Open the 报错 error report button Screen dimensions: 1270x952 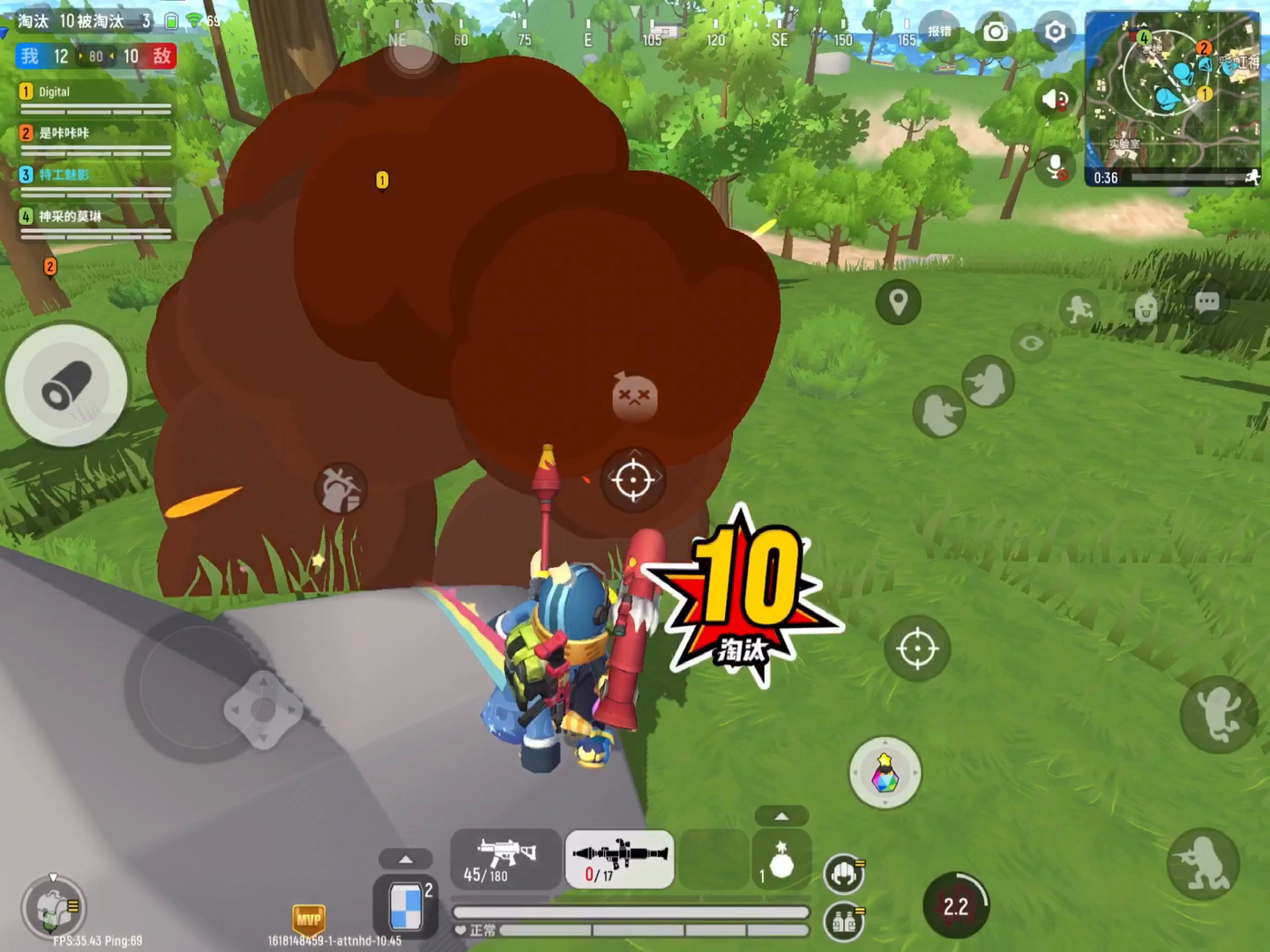(939, 32)
